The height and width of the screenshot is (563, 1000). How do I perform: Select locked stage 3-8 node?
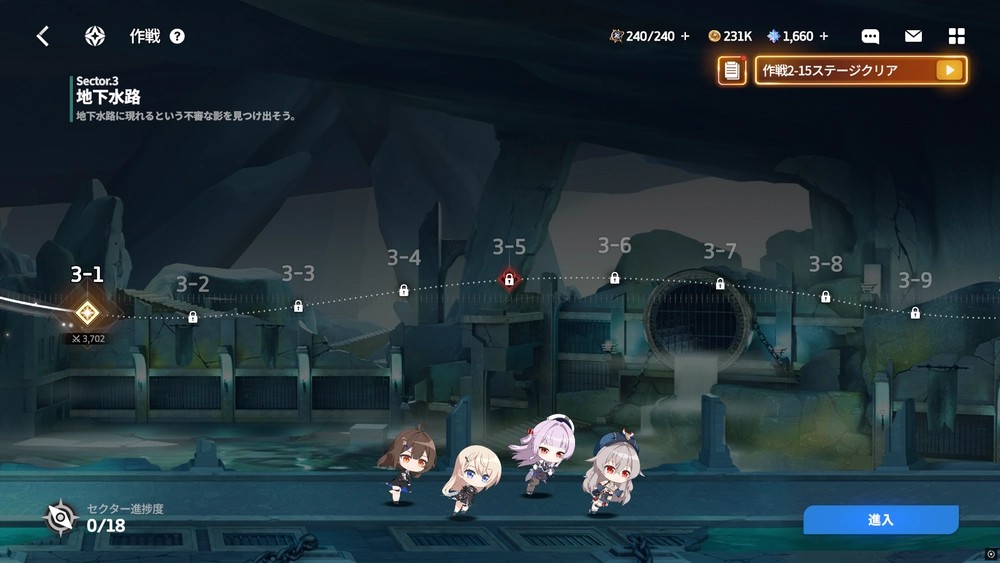[826, 297]
